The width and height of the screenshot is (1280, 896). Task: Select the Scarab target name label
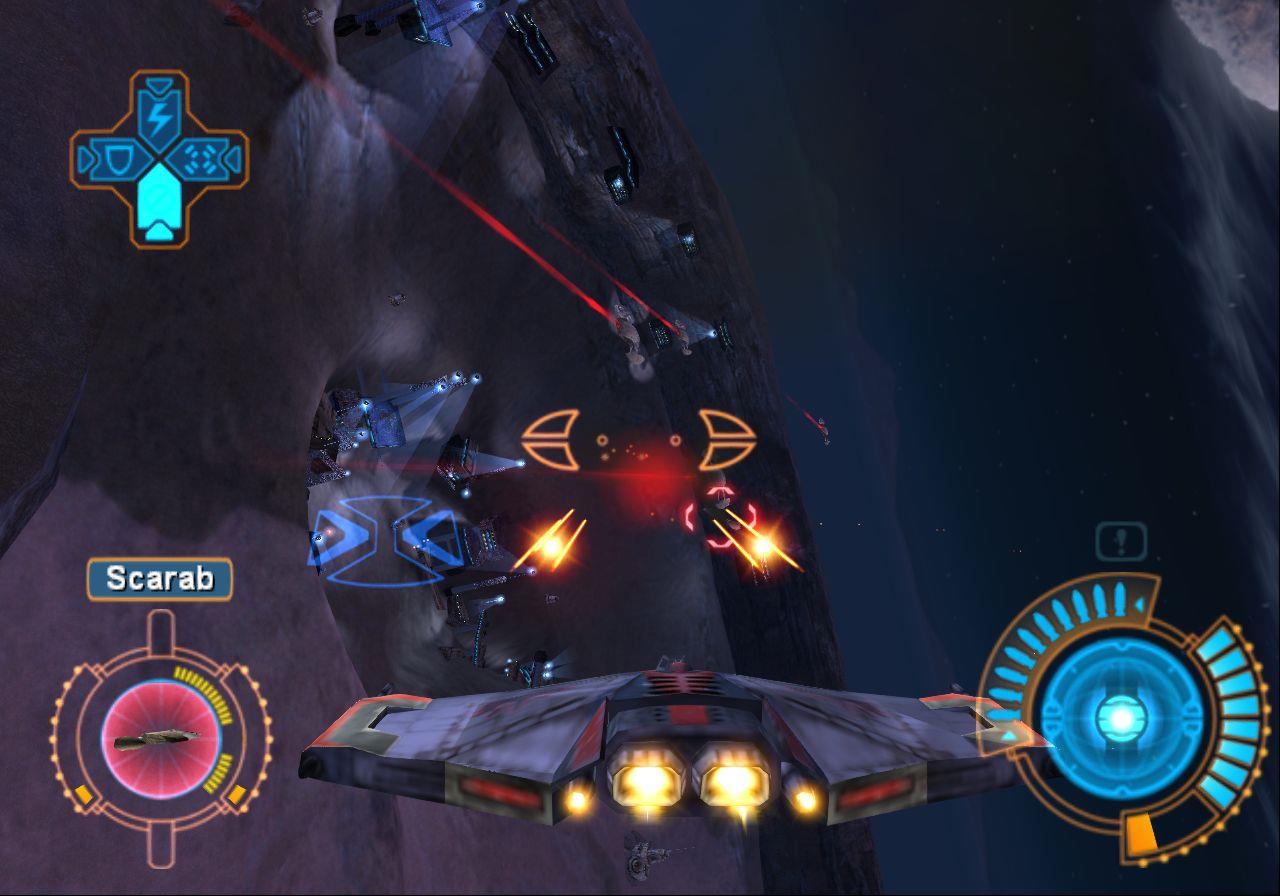coord(160,578)
